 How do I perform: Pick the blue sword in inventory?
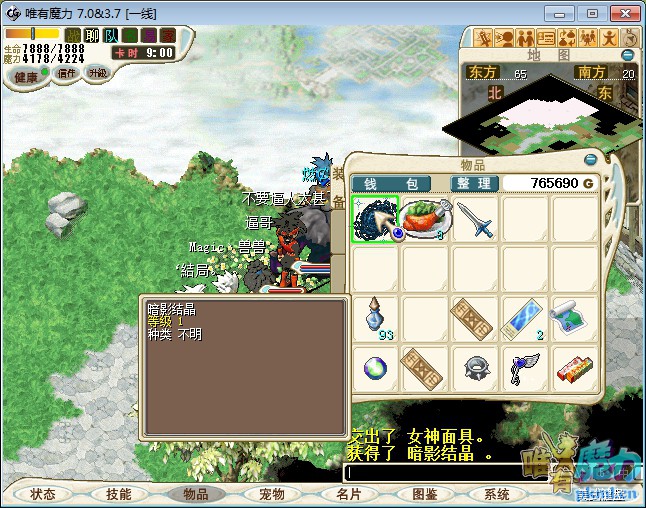click(475, 219)
